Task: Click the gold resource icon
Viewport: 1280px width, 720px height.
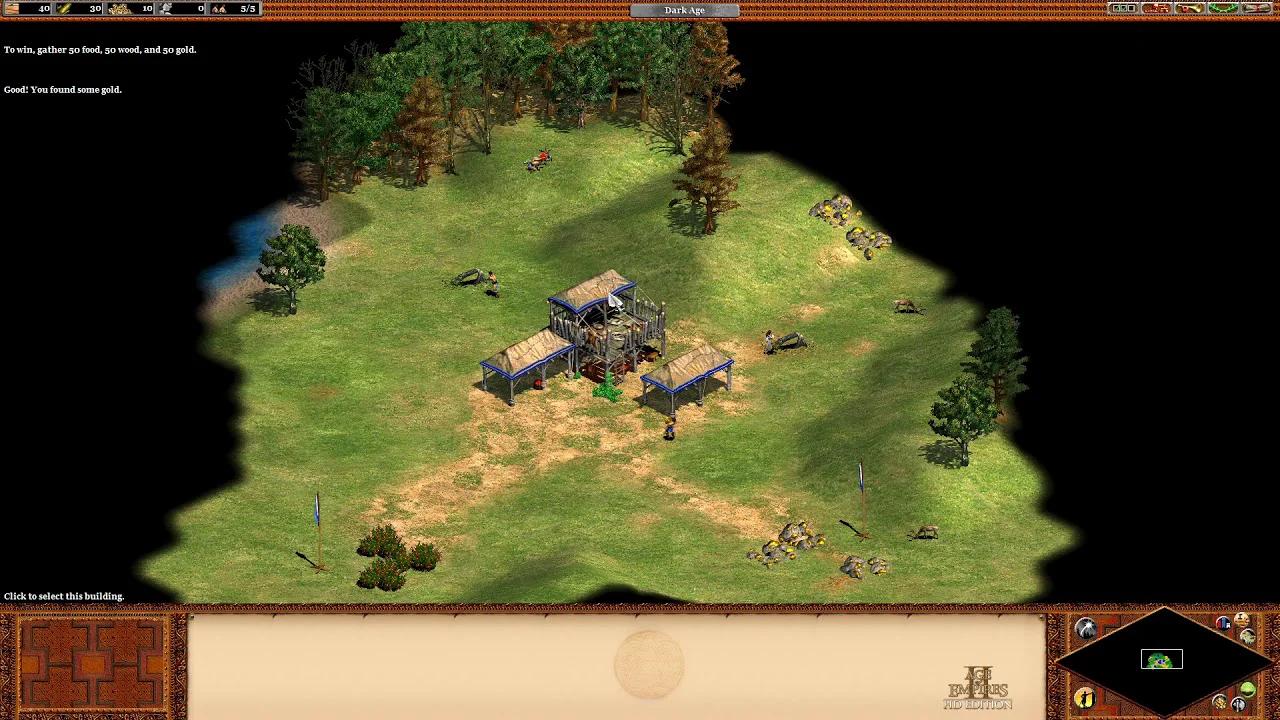Action: 116,8
